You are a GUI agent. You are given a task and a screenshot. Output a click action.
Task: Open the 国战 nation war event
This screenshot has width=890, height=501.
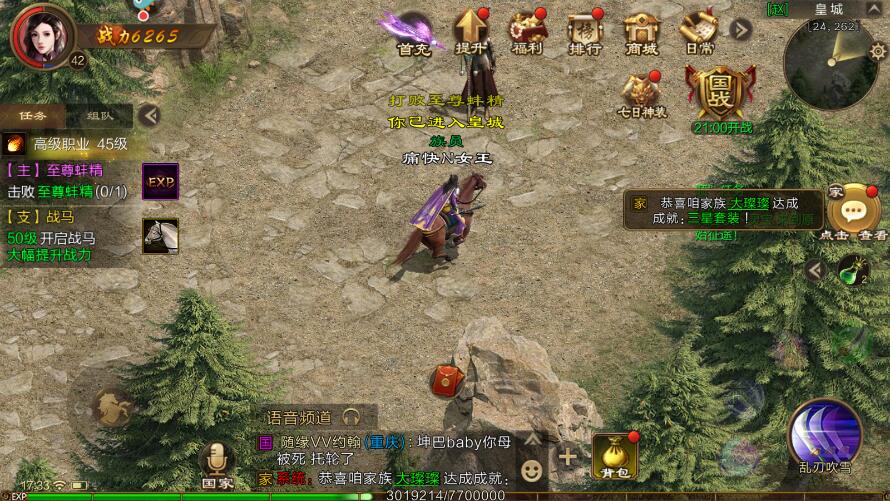tap(720, 94)
